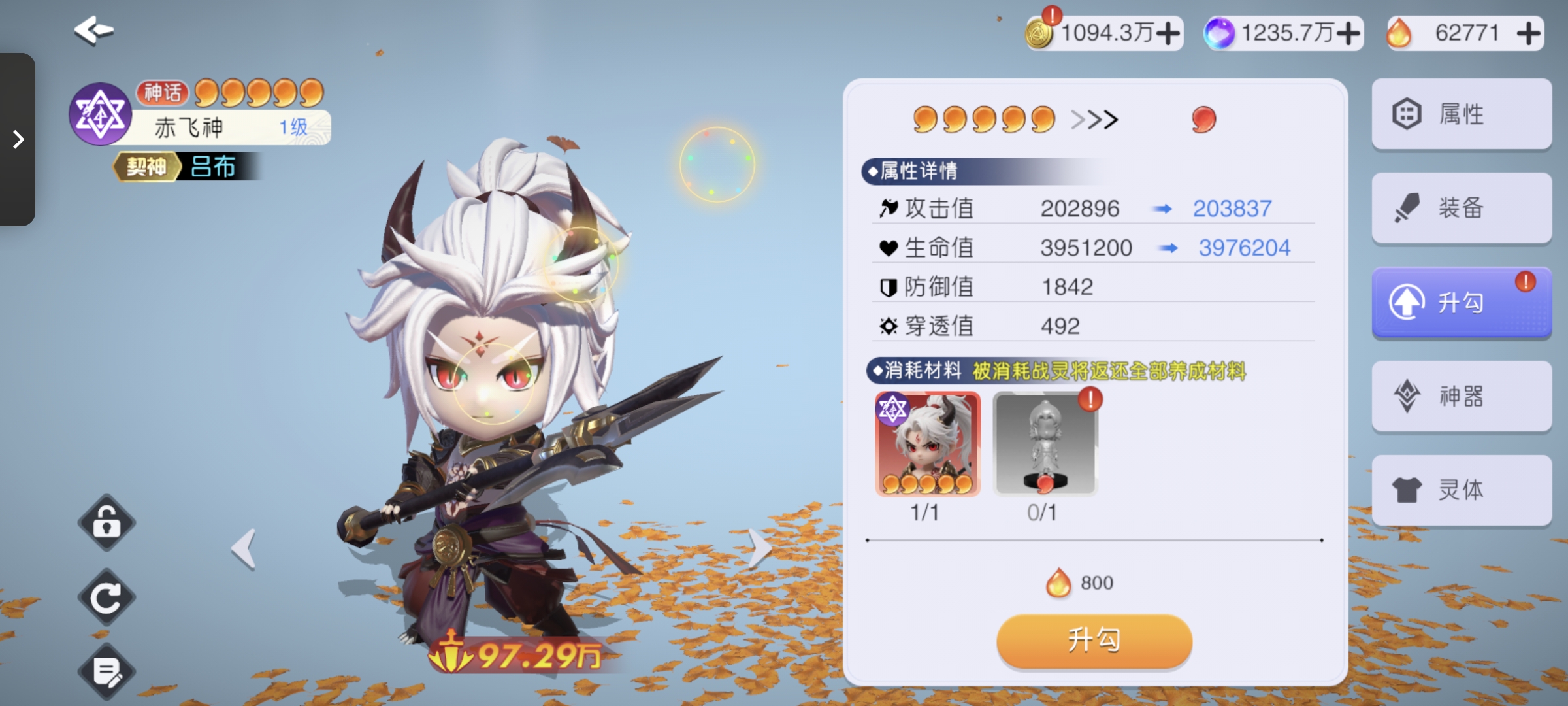
Task: Open the 属性 attributes panel
Action: click(x=1462, y=114)
